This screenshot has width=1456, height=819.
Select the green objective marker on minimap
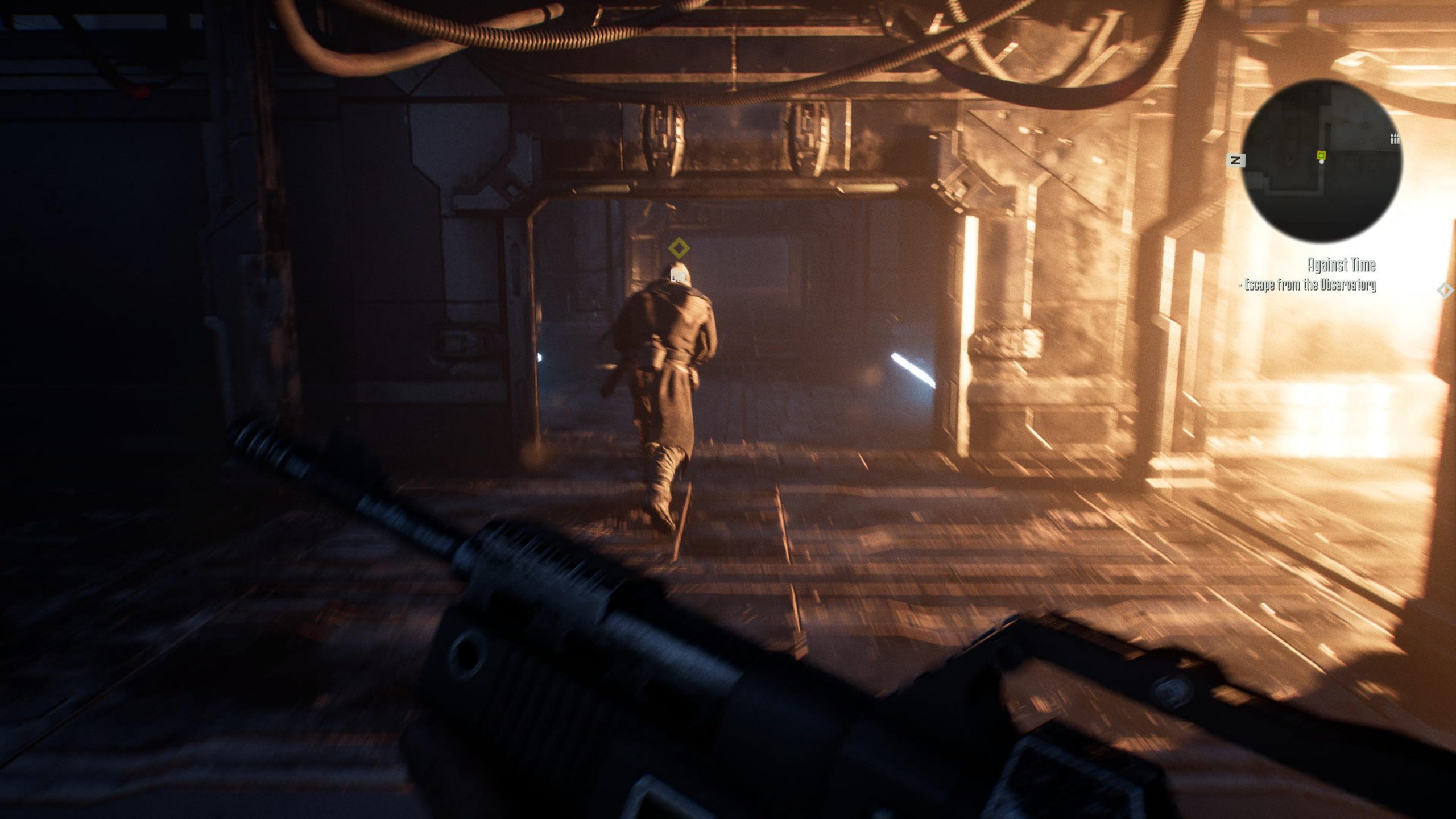1321,155
